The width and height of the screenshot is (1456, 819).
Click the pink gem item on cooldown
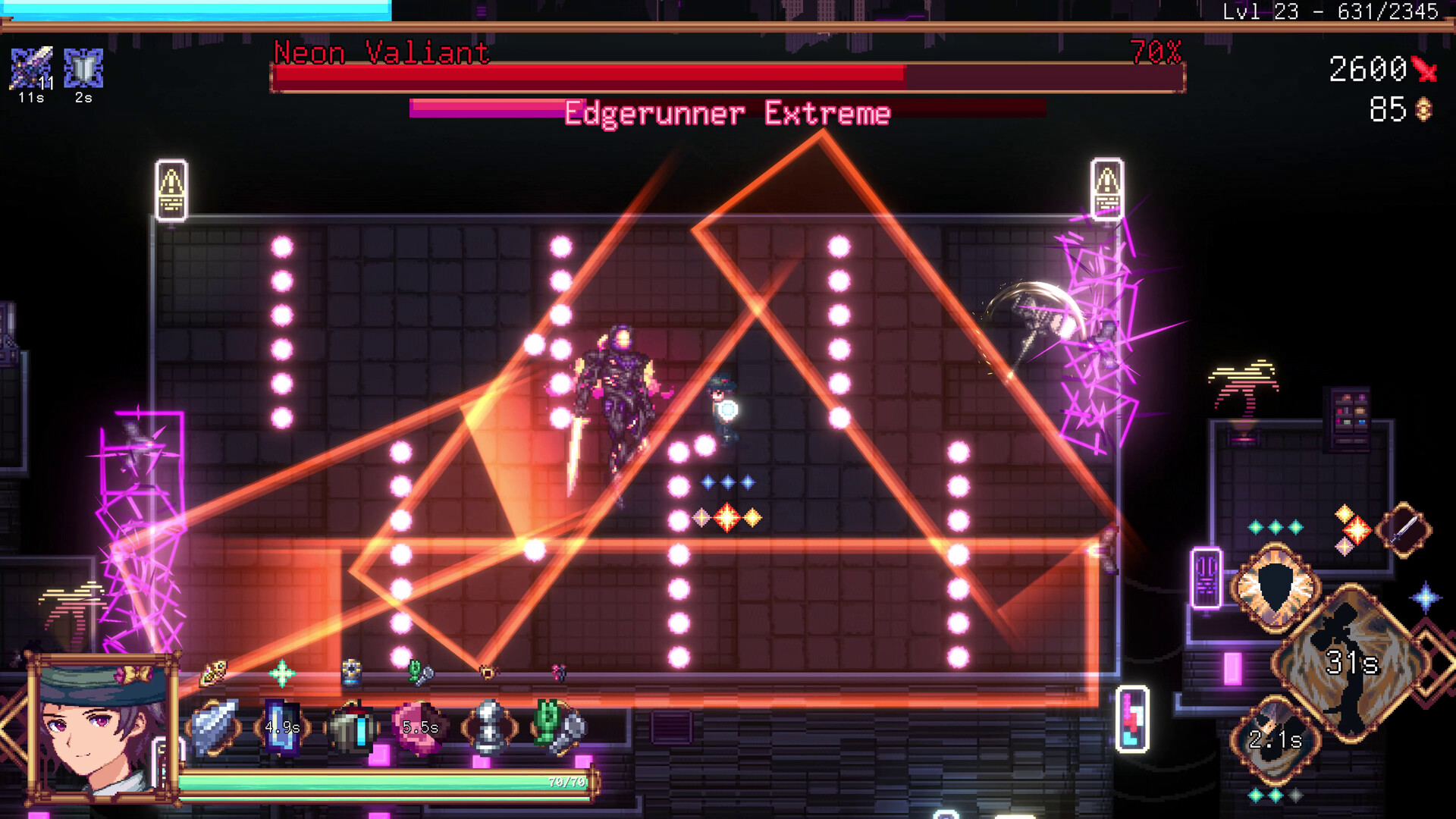click(x=419, y=728)
